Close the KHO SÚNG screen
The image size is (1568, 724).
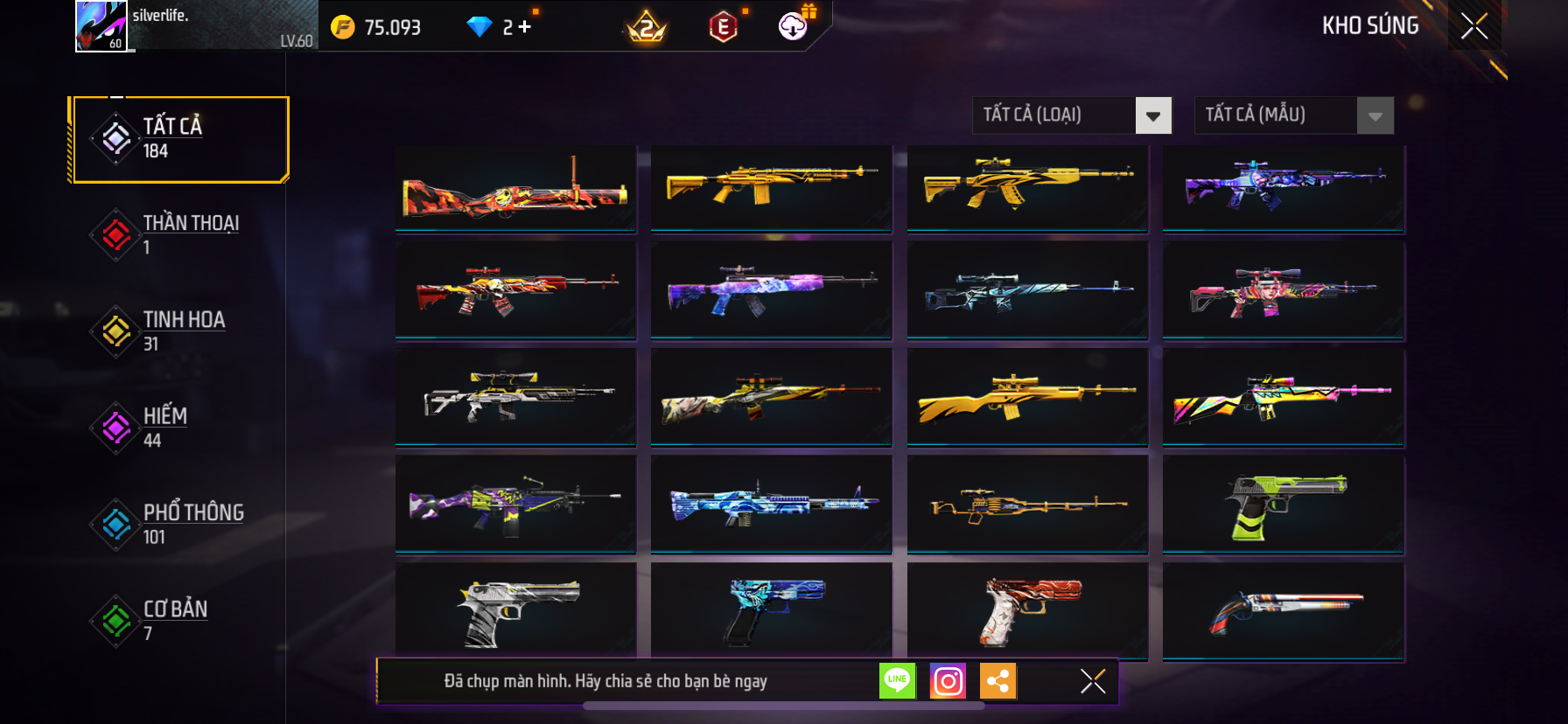[1474, 26]
